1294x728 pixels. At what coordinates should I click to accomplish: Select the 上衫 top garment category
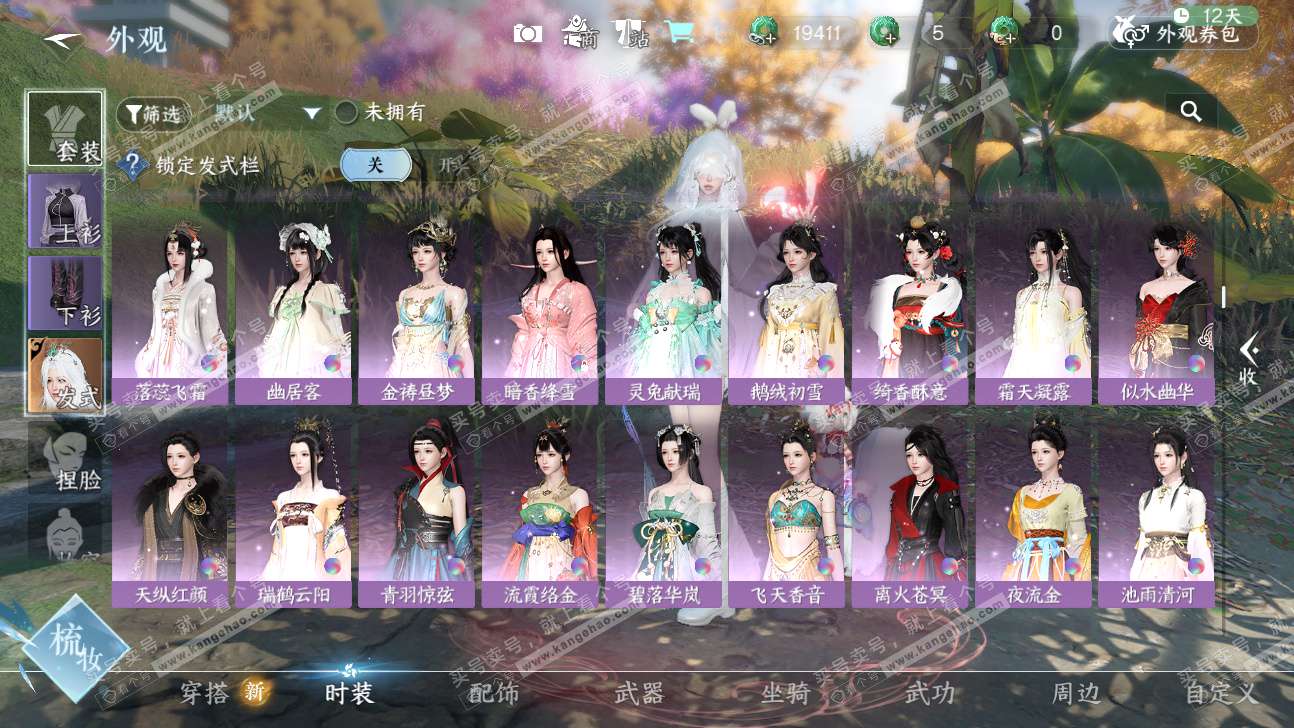tap(65, 211)
